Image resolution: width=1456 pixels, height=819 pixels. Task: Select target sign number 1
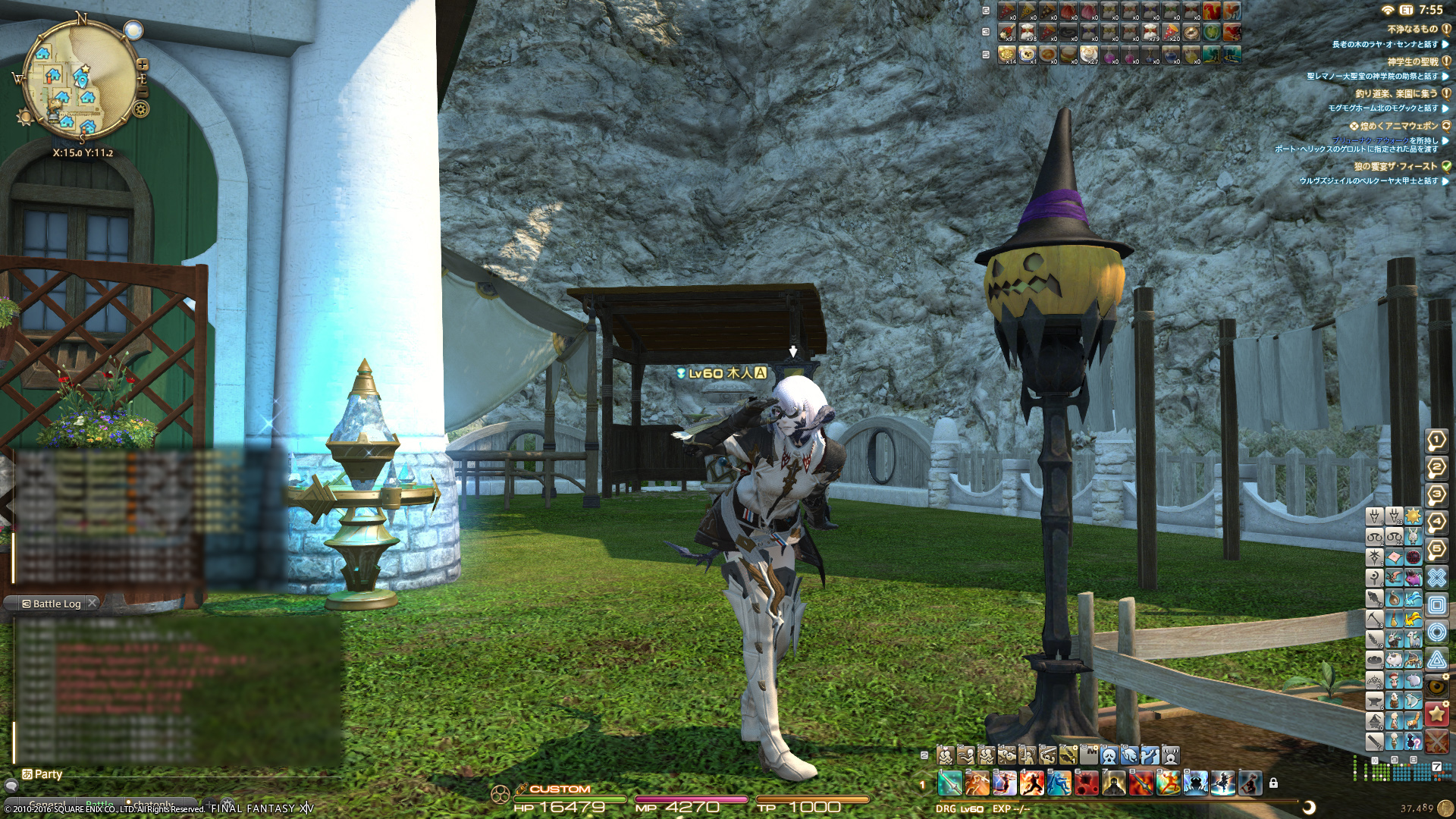click(1436, 440)
